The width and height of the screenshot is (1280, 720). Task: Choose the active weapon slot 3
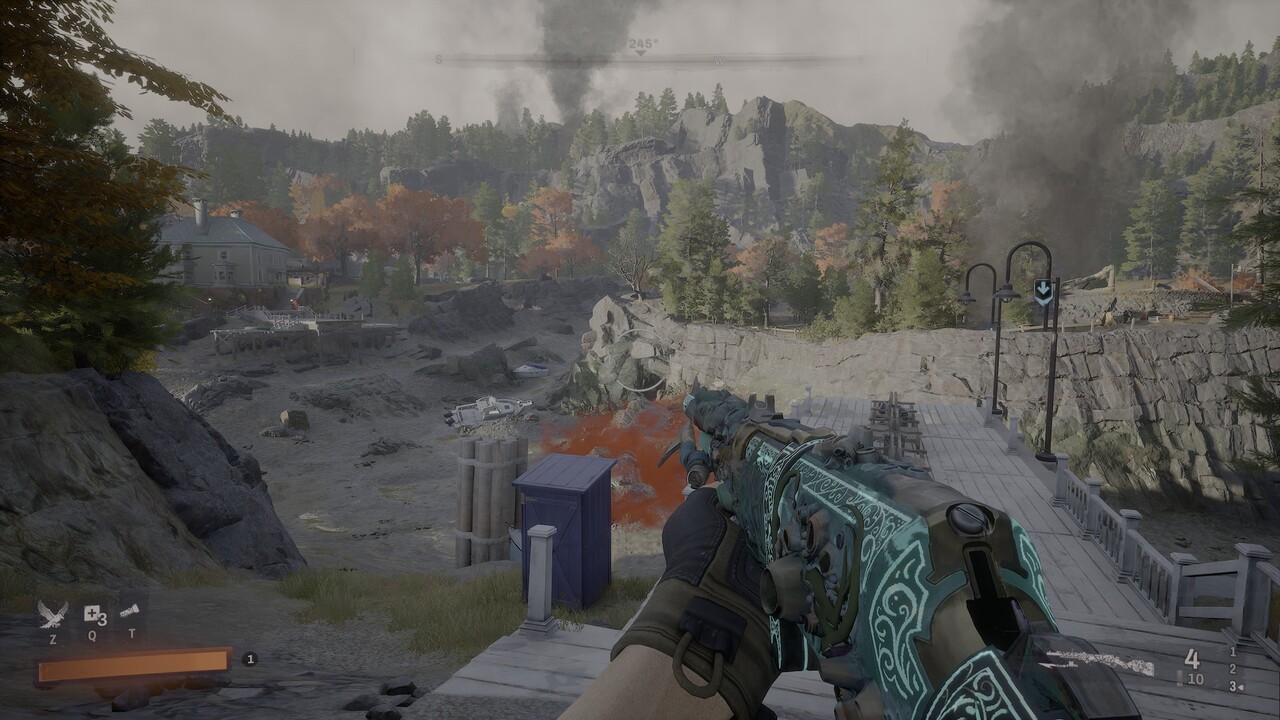(x=1233, y=686)
